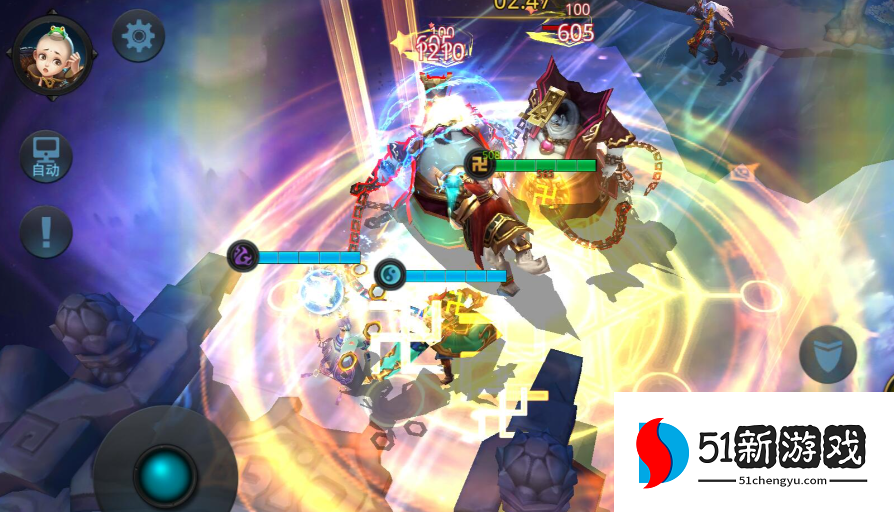This screenshot has width=894, height=512.
Task: Open the player character portrait
Action: (x=52, y=55)
